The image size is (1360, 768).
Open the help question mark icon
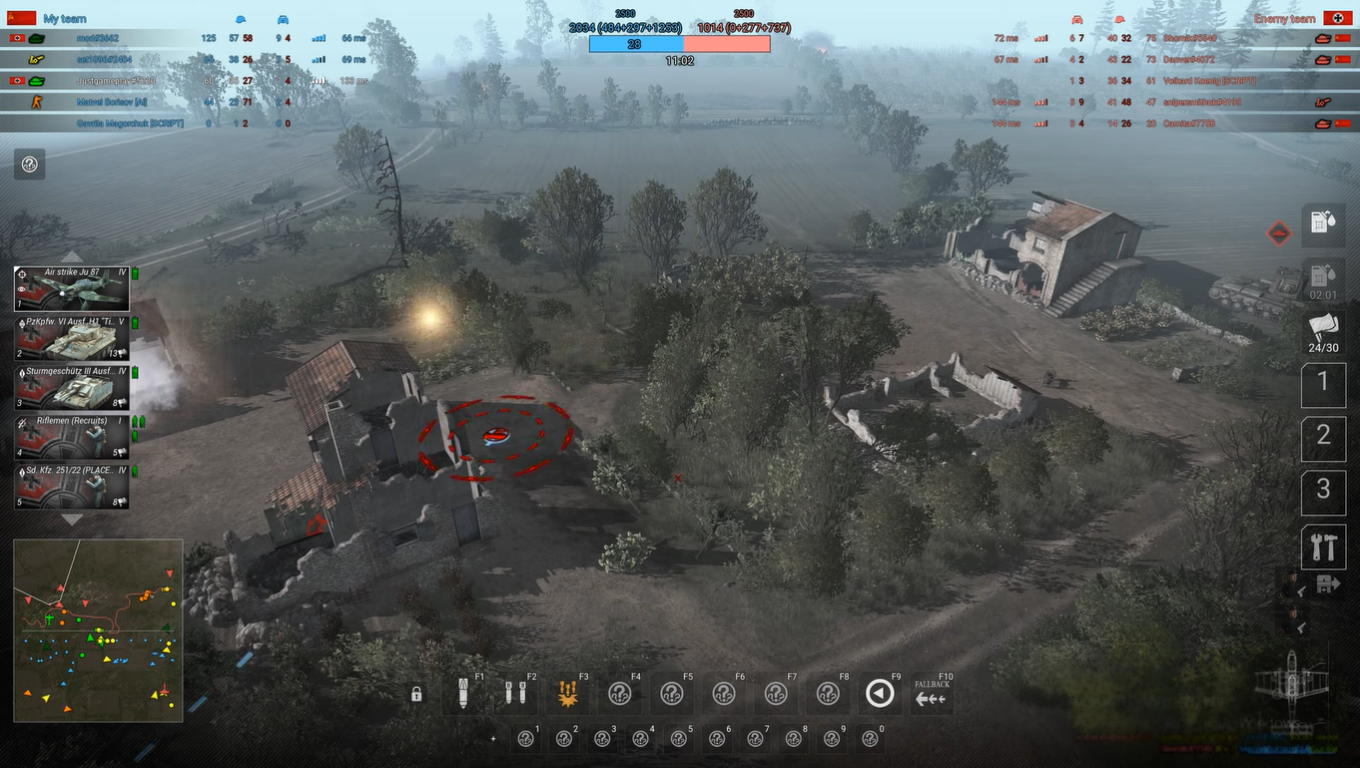click(29, 163)
